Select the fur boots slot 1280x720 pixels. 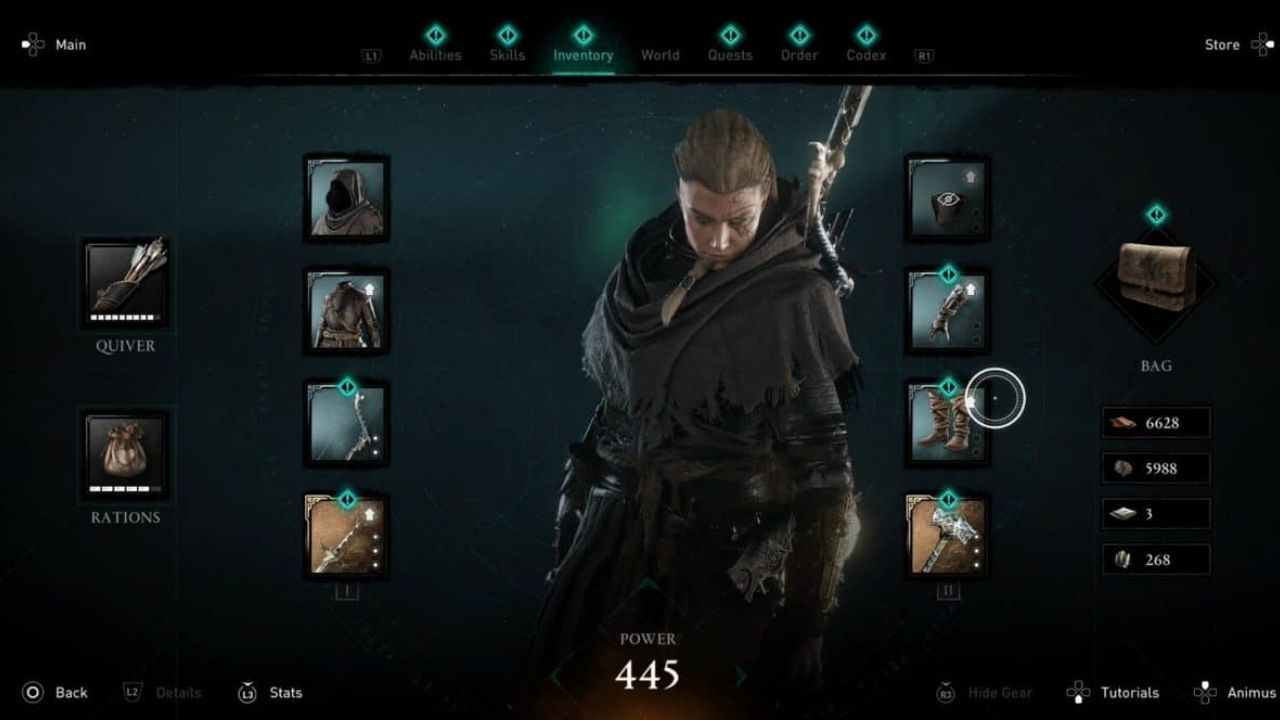[947, 424]
